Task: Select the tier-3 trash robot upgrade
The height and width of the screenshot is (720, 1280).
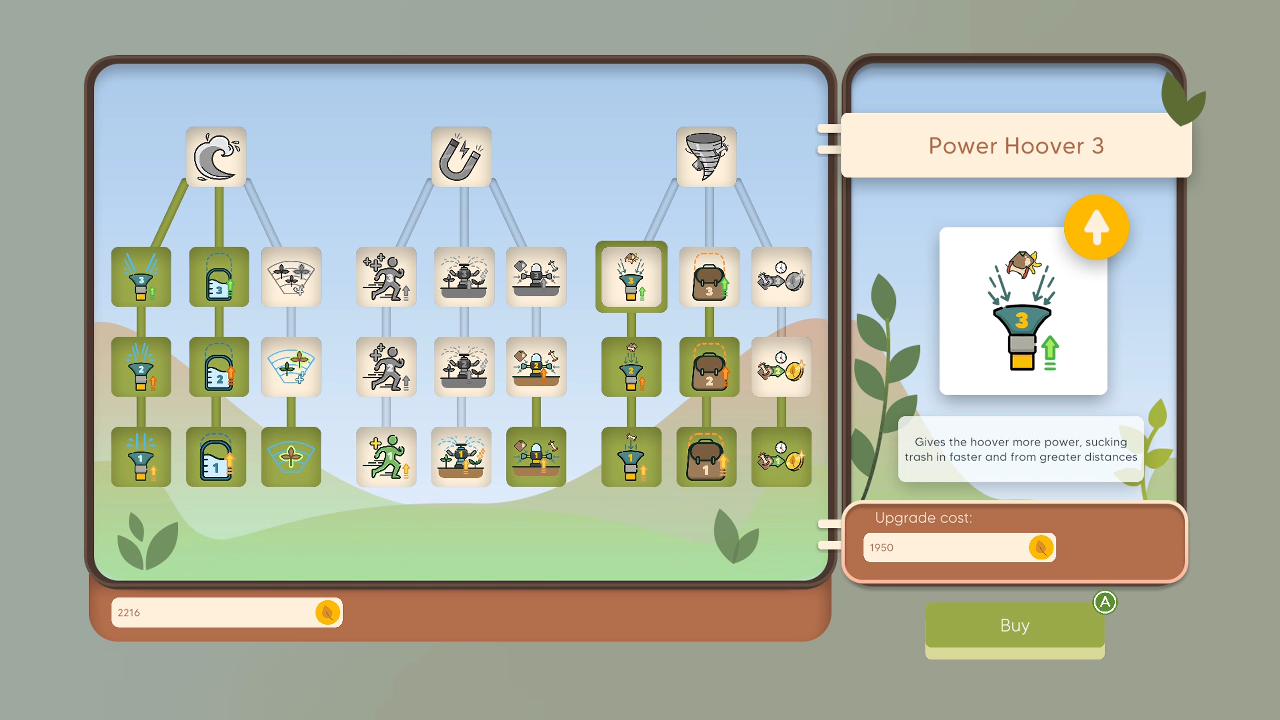Action: [x=536, y=277]
